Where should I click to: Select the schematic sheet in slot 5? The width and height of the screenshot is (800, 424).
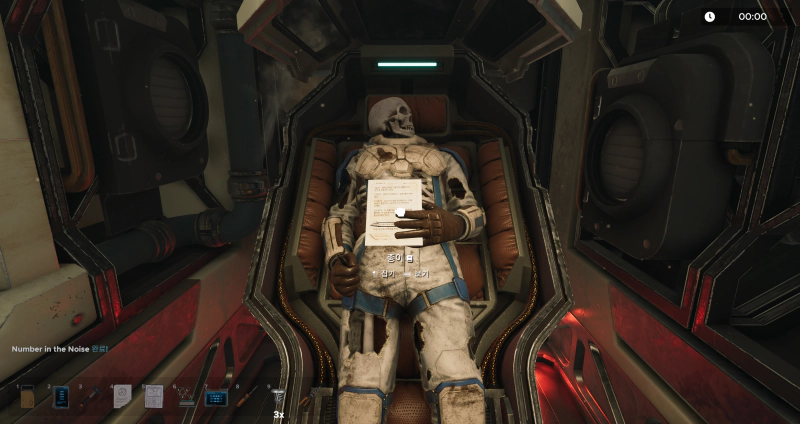(153, 397)
